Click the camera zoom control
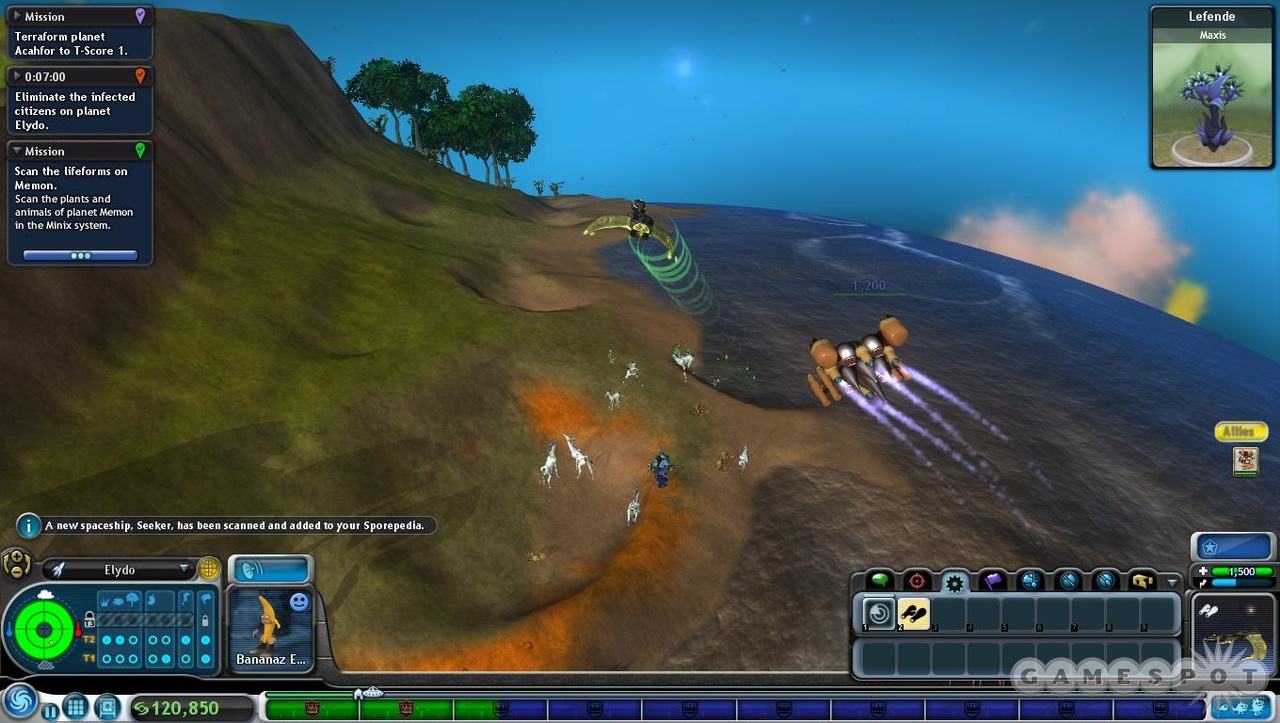 (x=16, y=564)
